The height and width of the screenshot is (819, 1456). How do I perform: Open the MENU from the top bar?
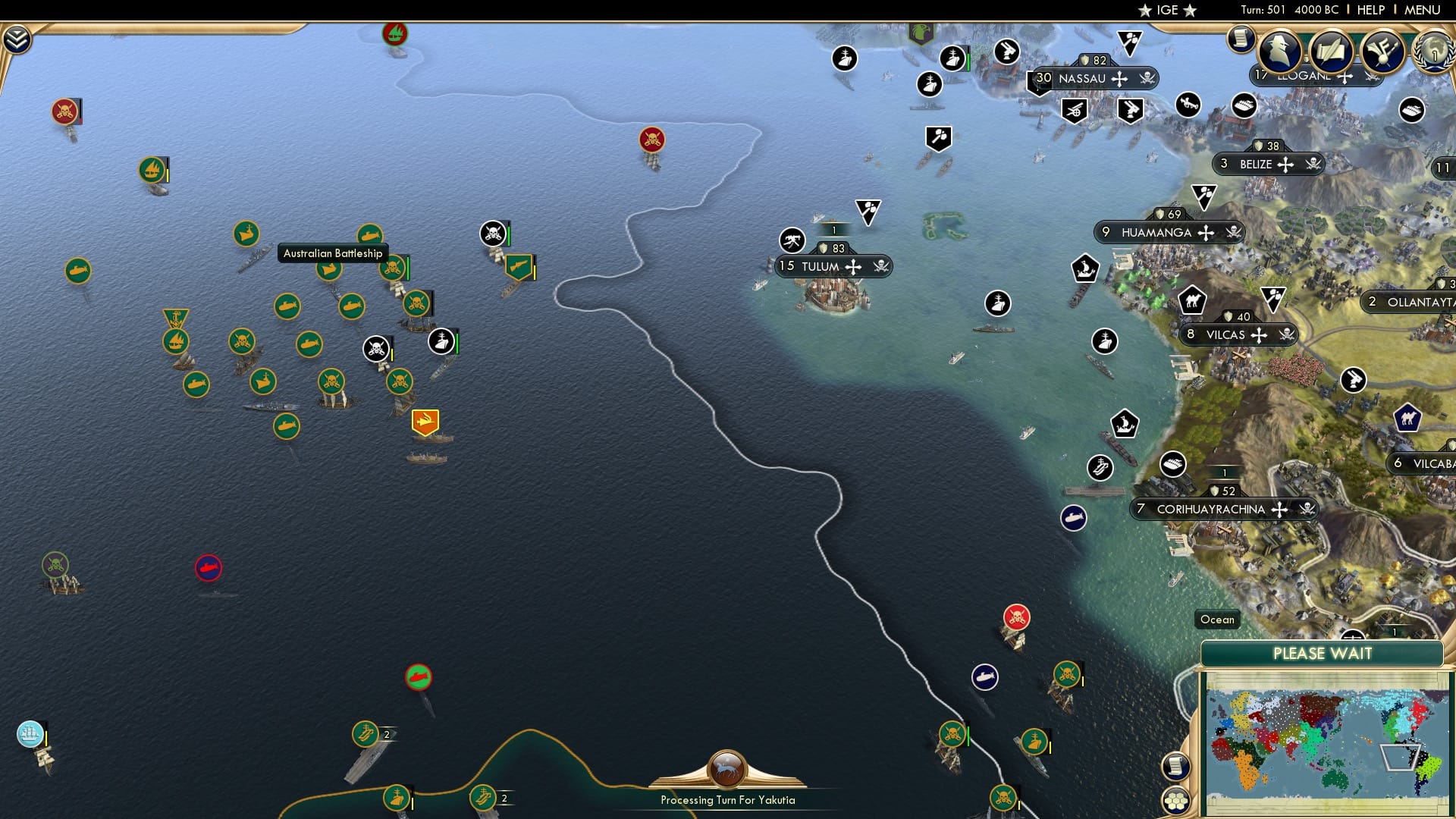[1424, 10]
